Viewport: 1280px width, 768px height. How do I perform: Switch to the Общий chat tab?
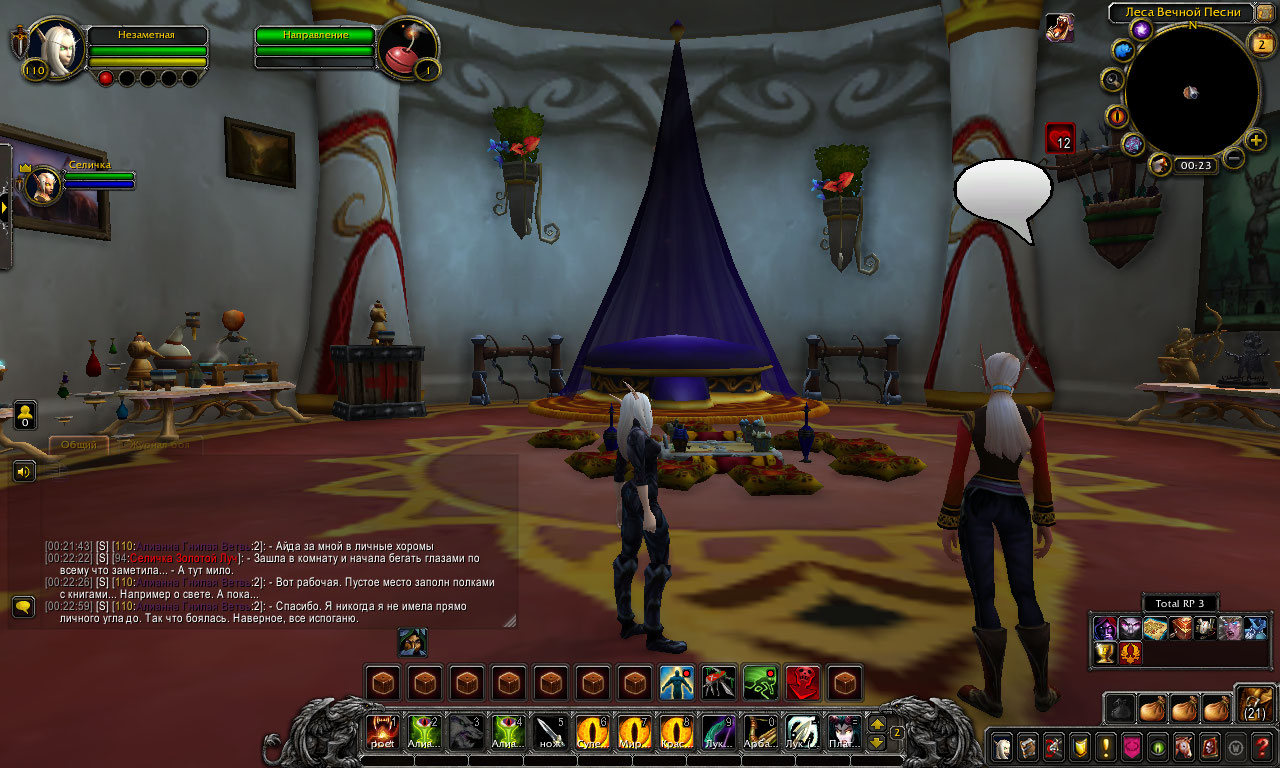(79, 444)
